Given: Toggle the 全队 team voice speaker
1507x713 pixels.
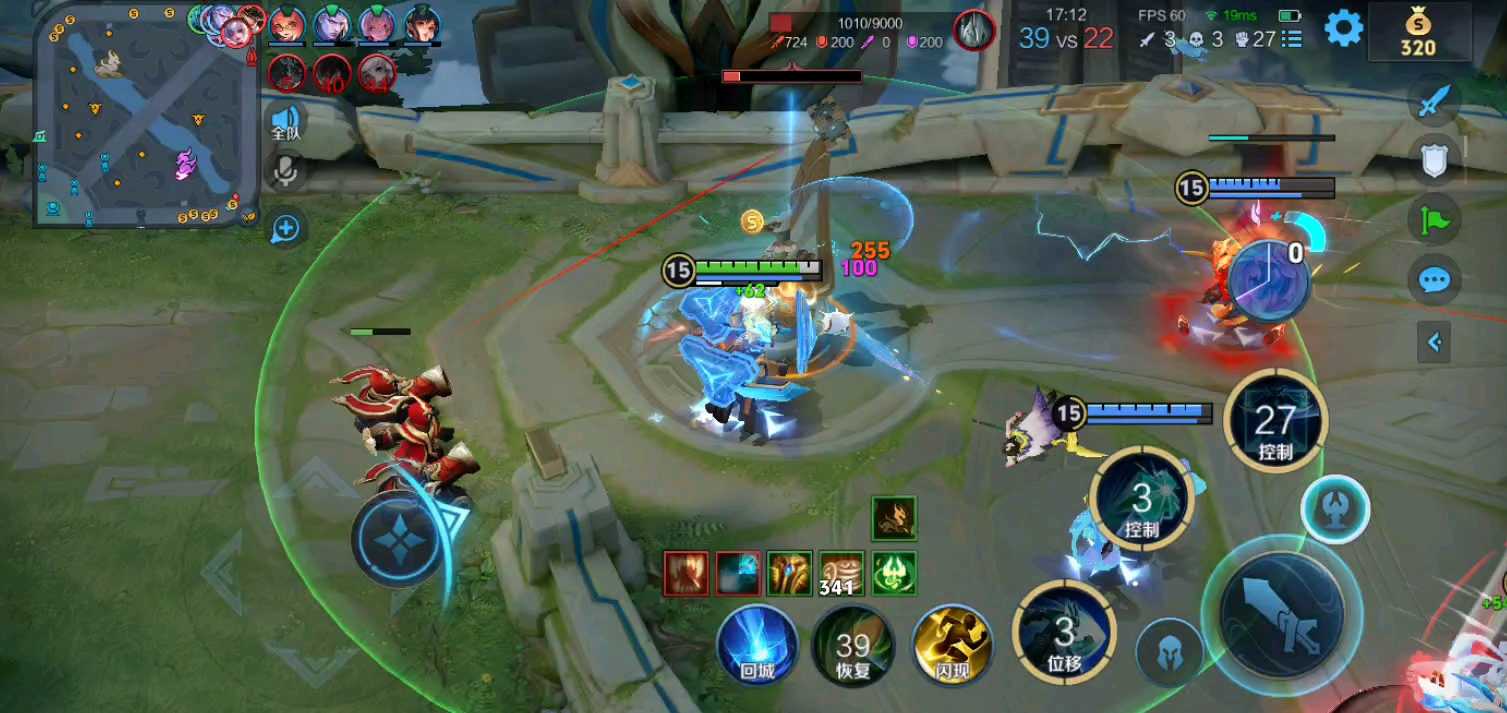Looking at the screenshot, I should 286,124.
